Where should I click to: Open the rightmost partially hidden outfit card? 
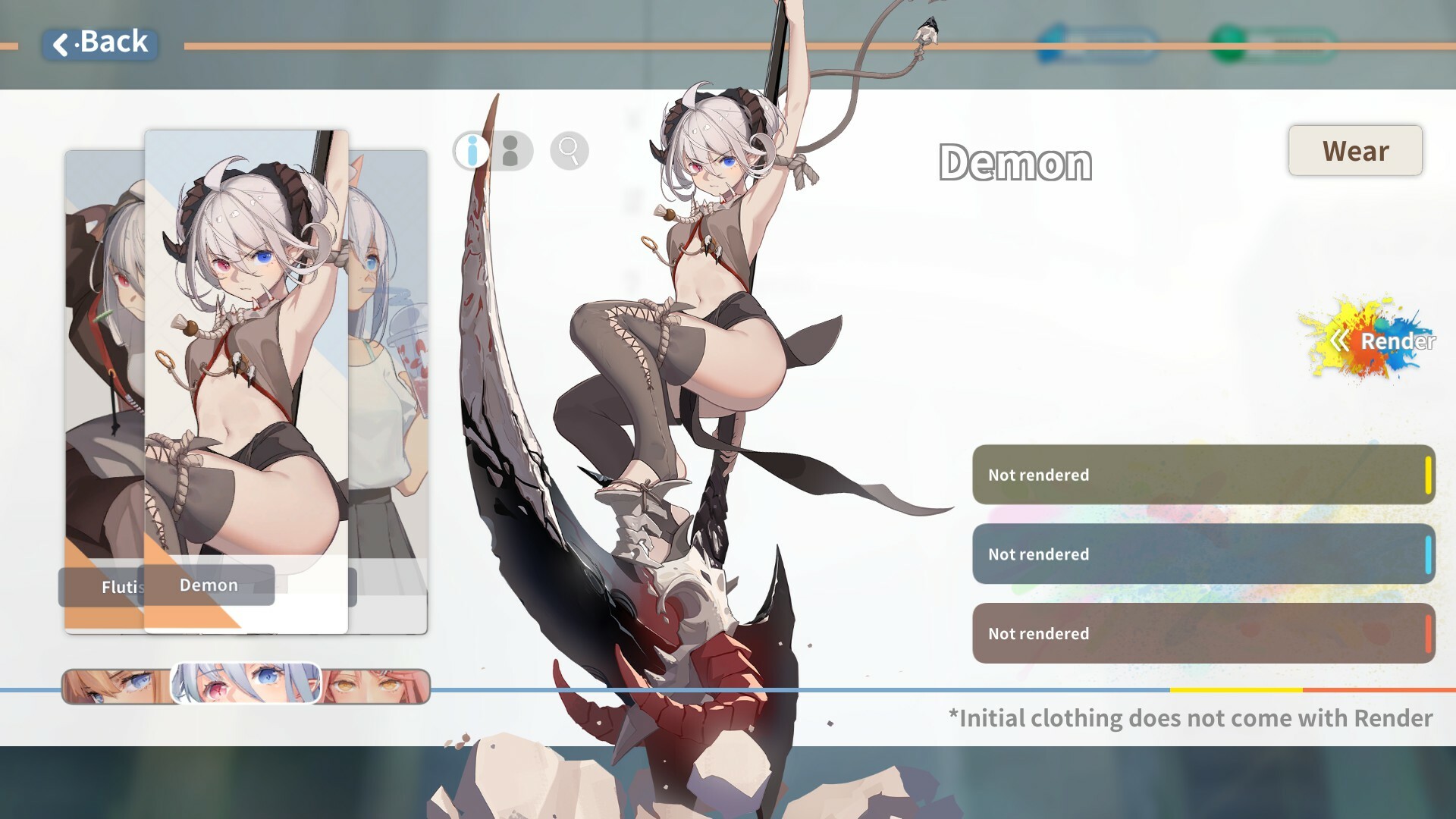click(394, 379)
